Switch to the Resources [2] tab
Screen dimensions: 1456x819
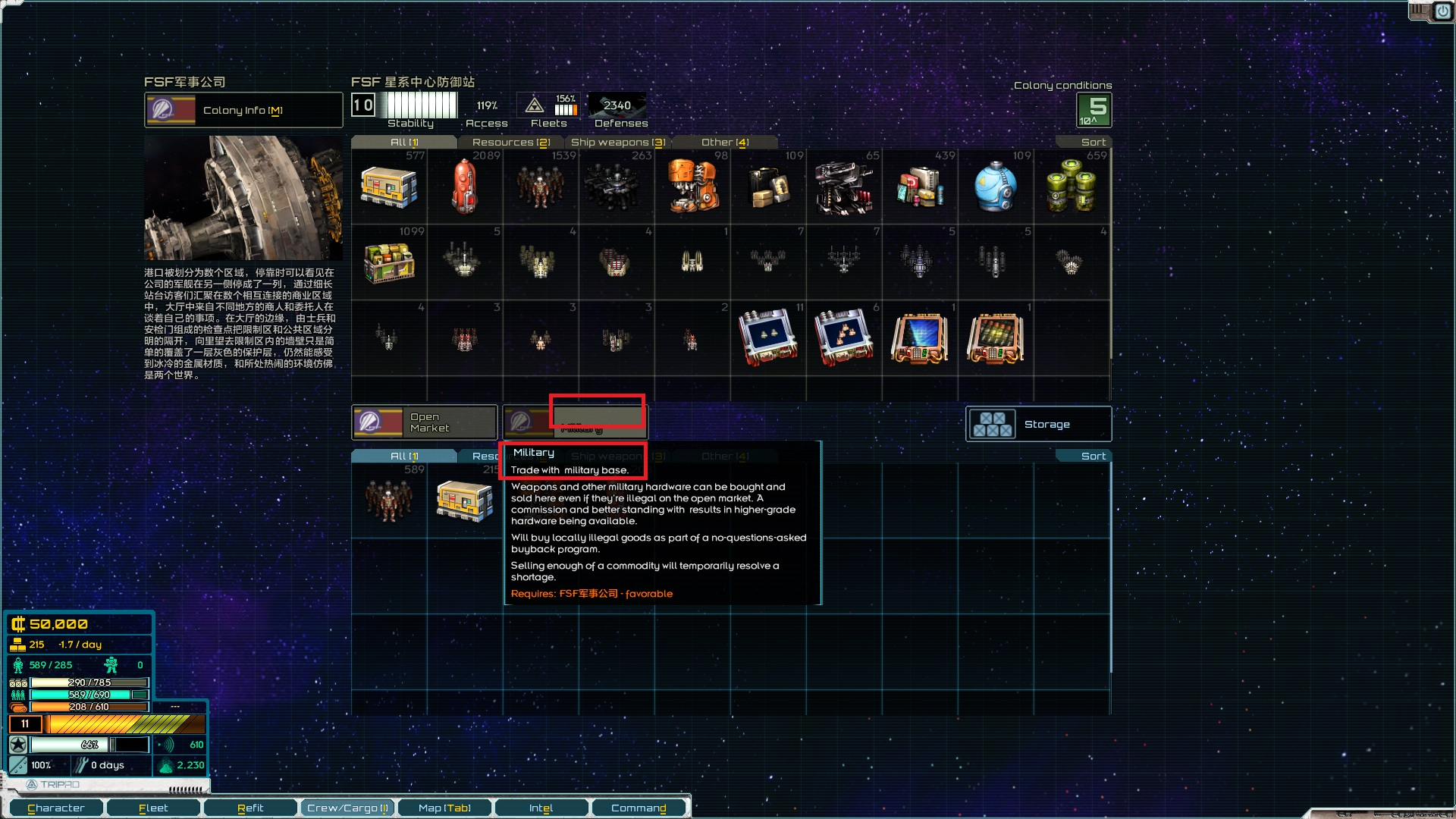[x=511, y=142]
